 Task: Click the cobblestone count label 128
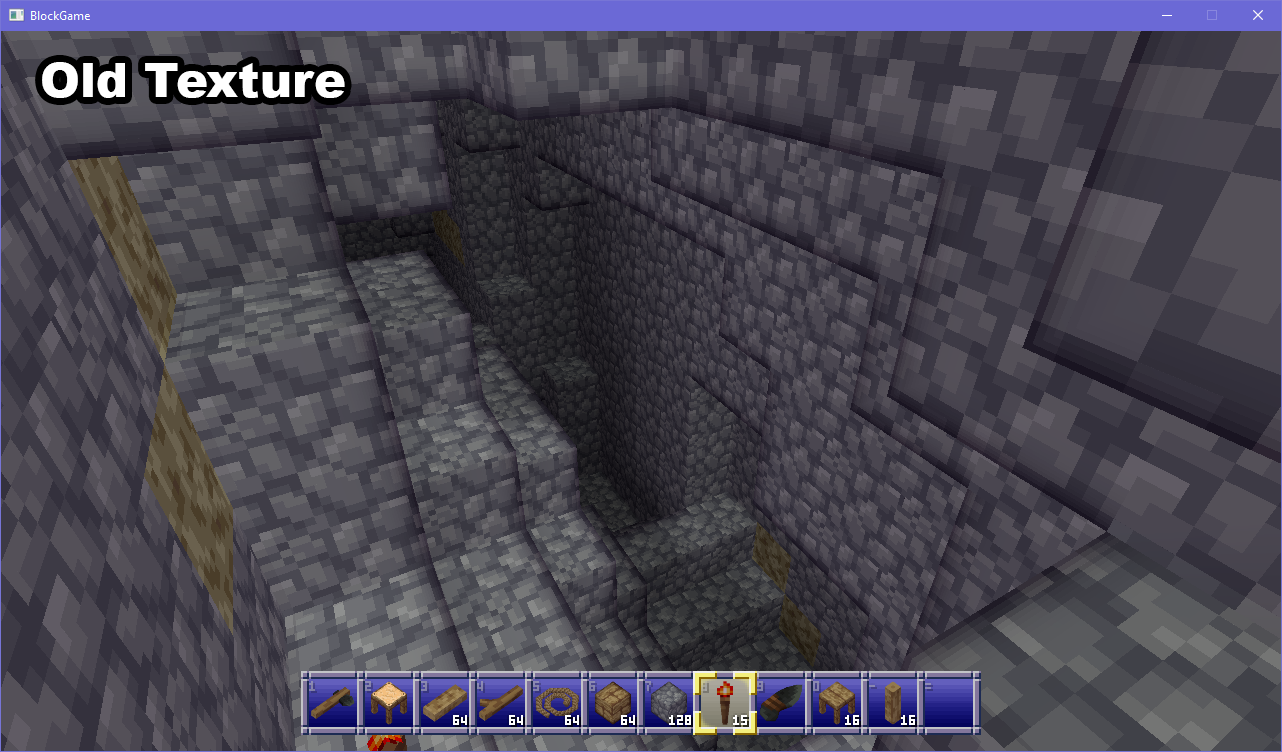pyautogui.click(x=681, y=718)
